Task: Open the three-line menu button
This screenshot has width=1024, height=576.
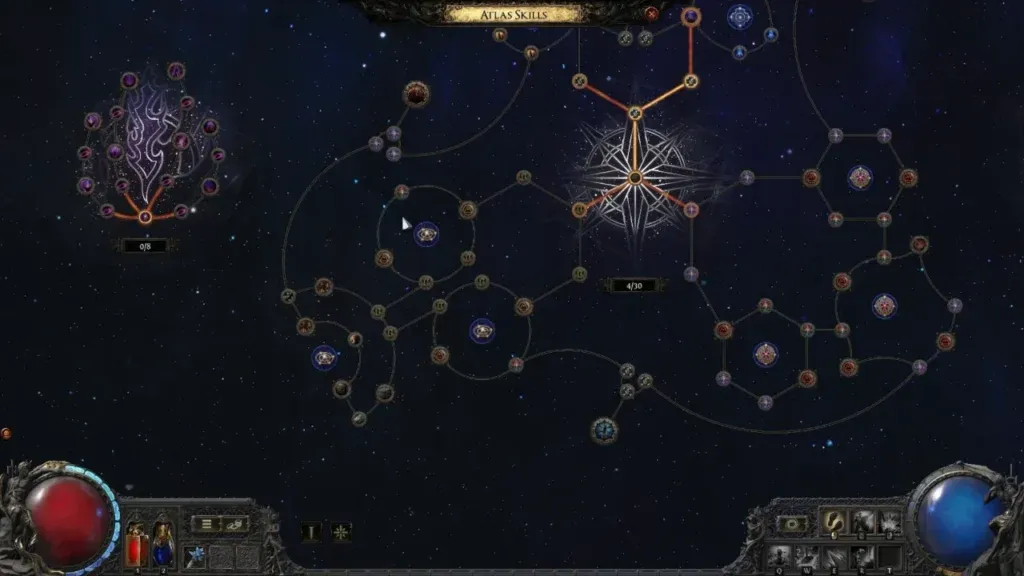Action: (x=206, y=523)
